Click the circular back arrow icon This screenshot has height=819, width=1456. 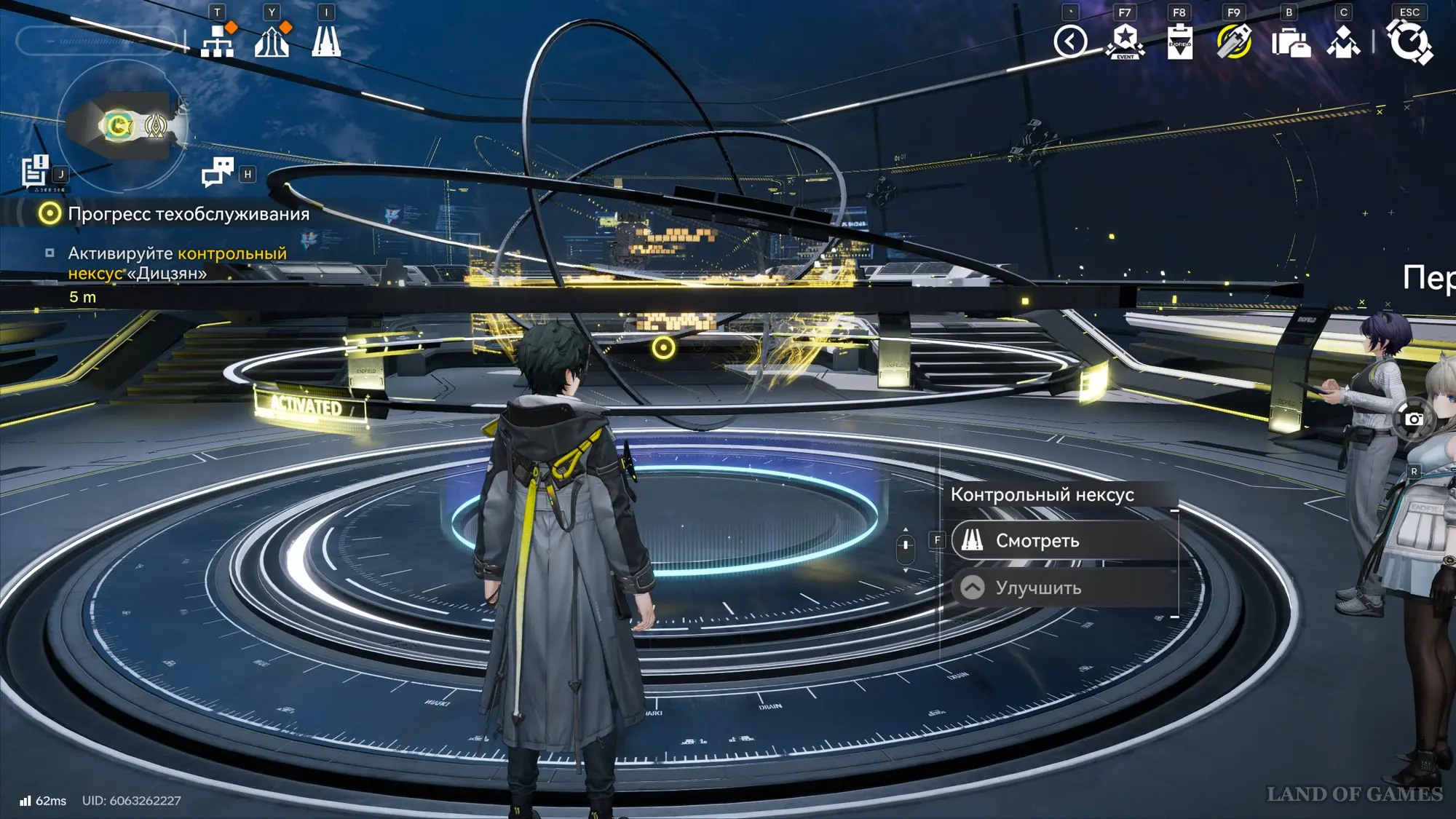coord(1070,41)
